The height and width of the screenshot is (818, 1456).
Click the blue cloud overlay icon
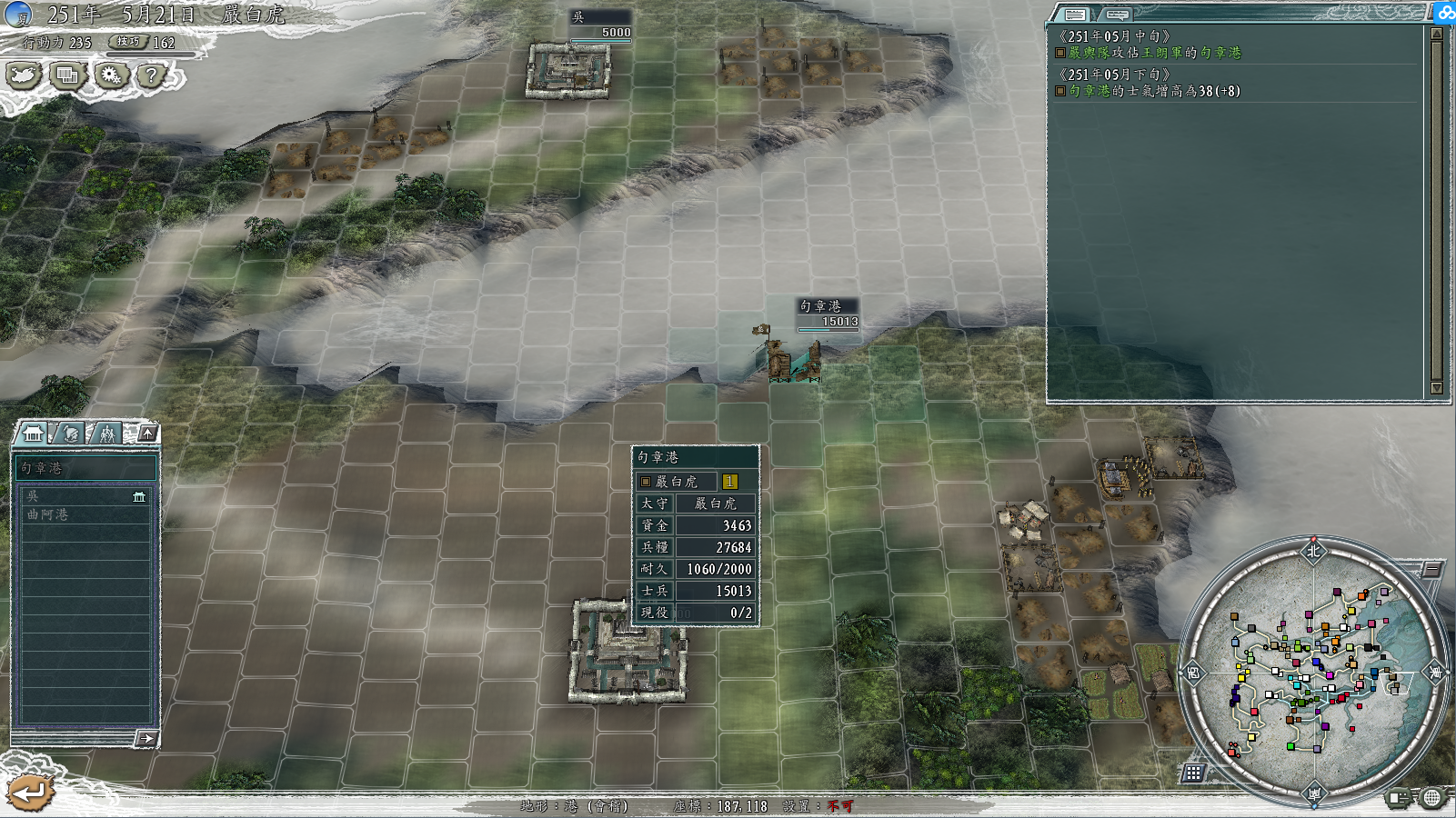pyautogui.click(x=1444, y=12)
